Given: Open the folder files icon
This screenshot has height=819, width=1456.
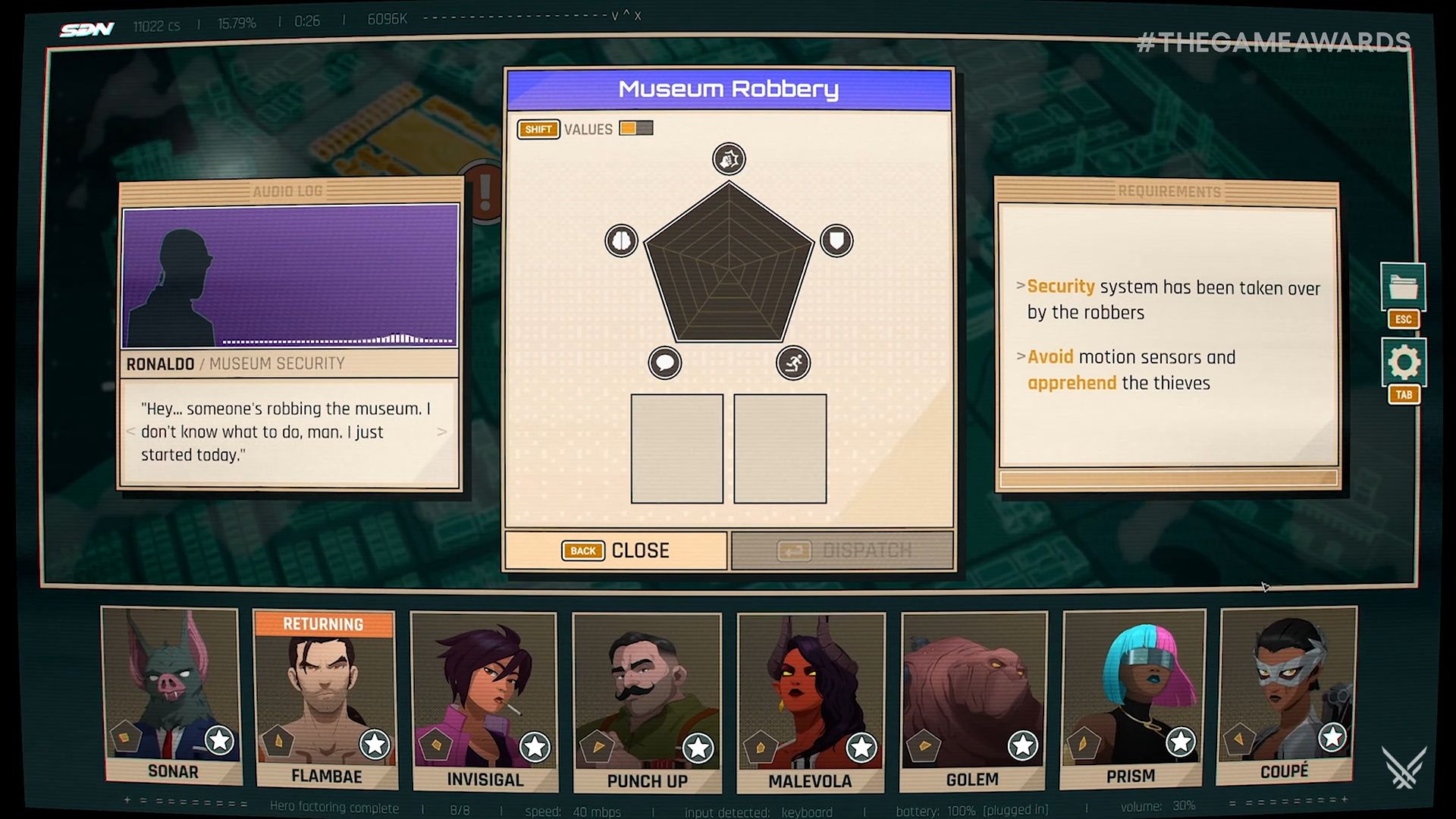Looking at the screenshot, I should pos(1403,287).
